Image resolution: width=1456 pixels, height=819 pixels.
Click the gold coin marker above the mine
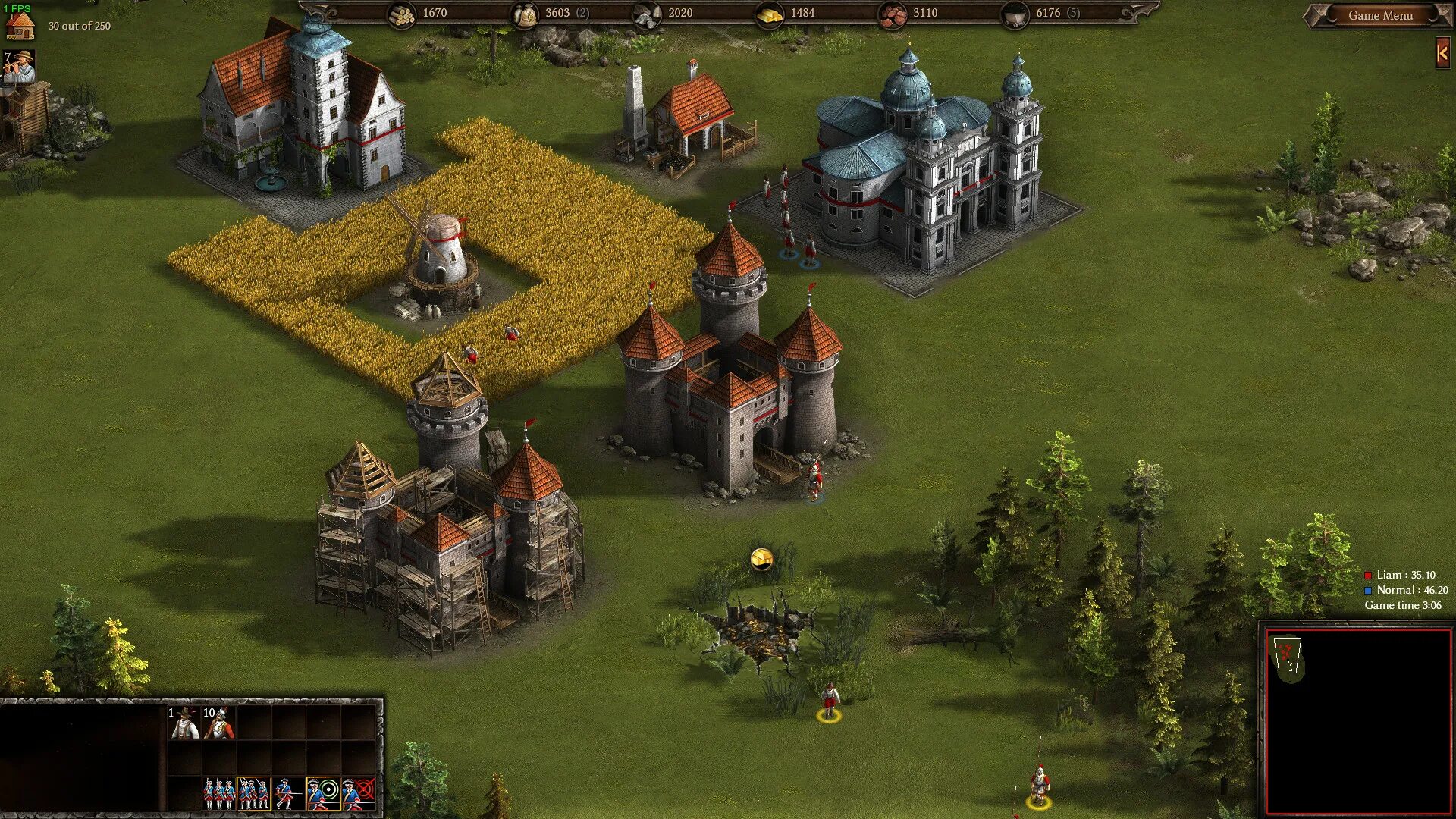point(761,560)
